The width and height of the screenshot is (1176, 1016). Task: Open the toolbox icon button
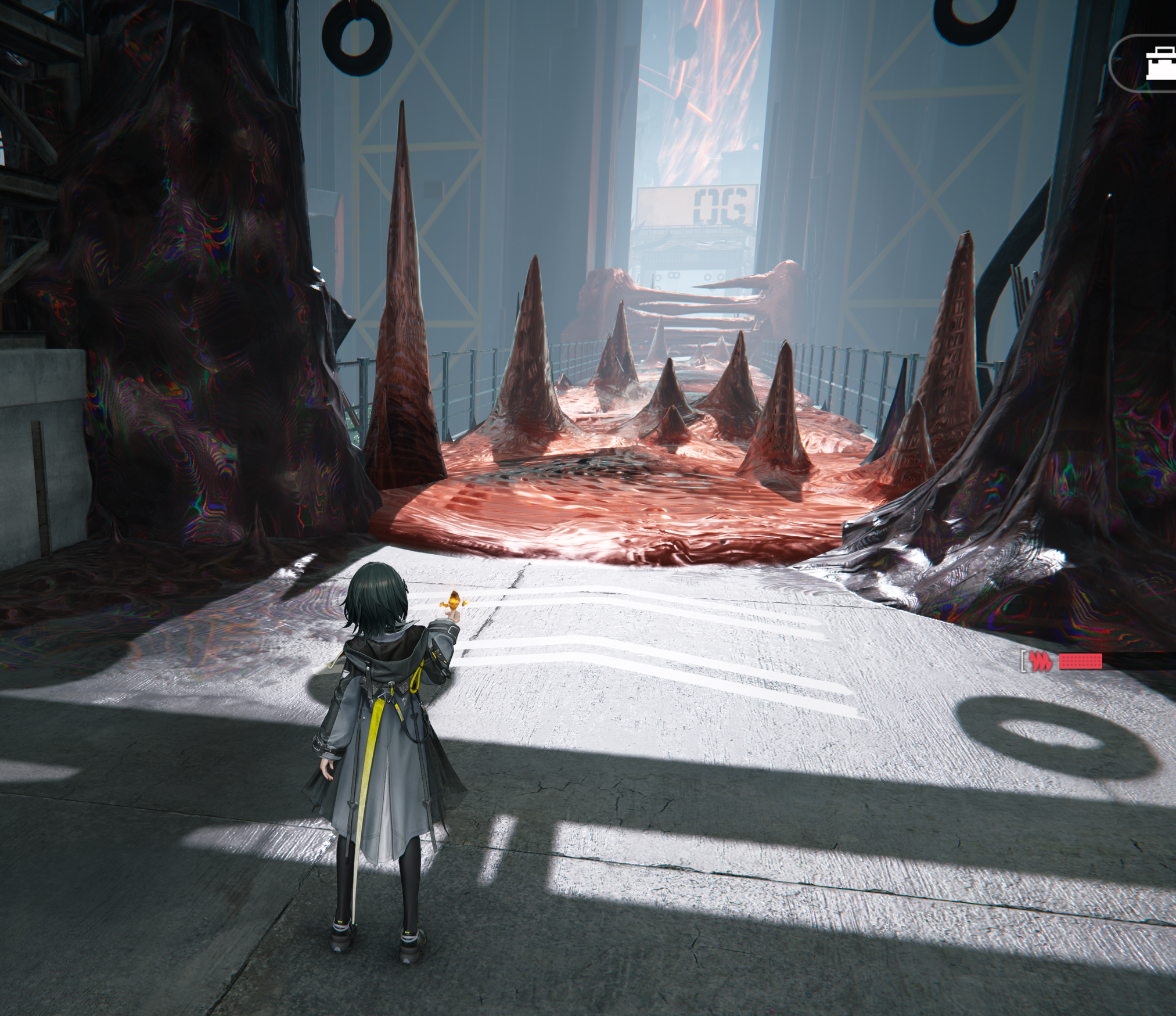click(1159, 63)
